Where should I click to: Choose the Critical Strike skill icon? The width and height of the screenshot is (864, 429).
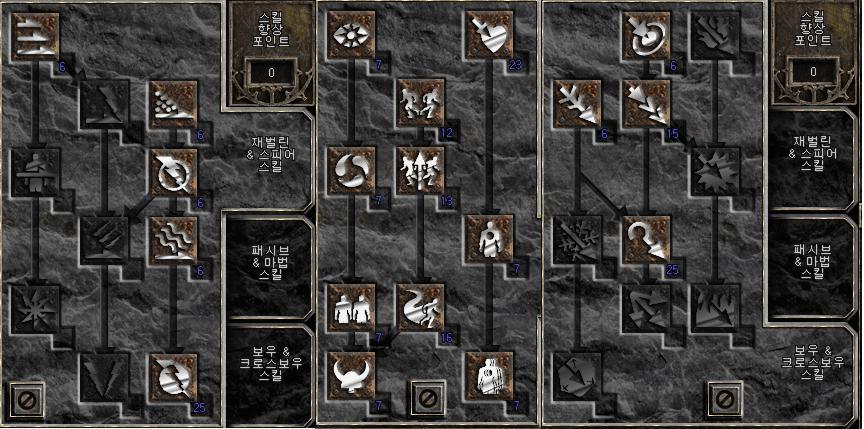point(488,37)
